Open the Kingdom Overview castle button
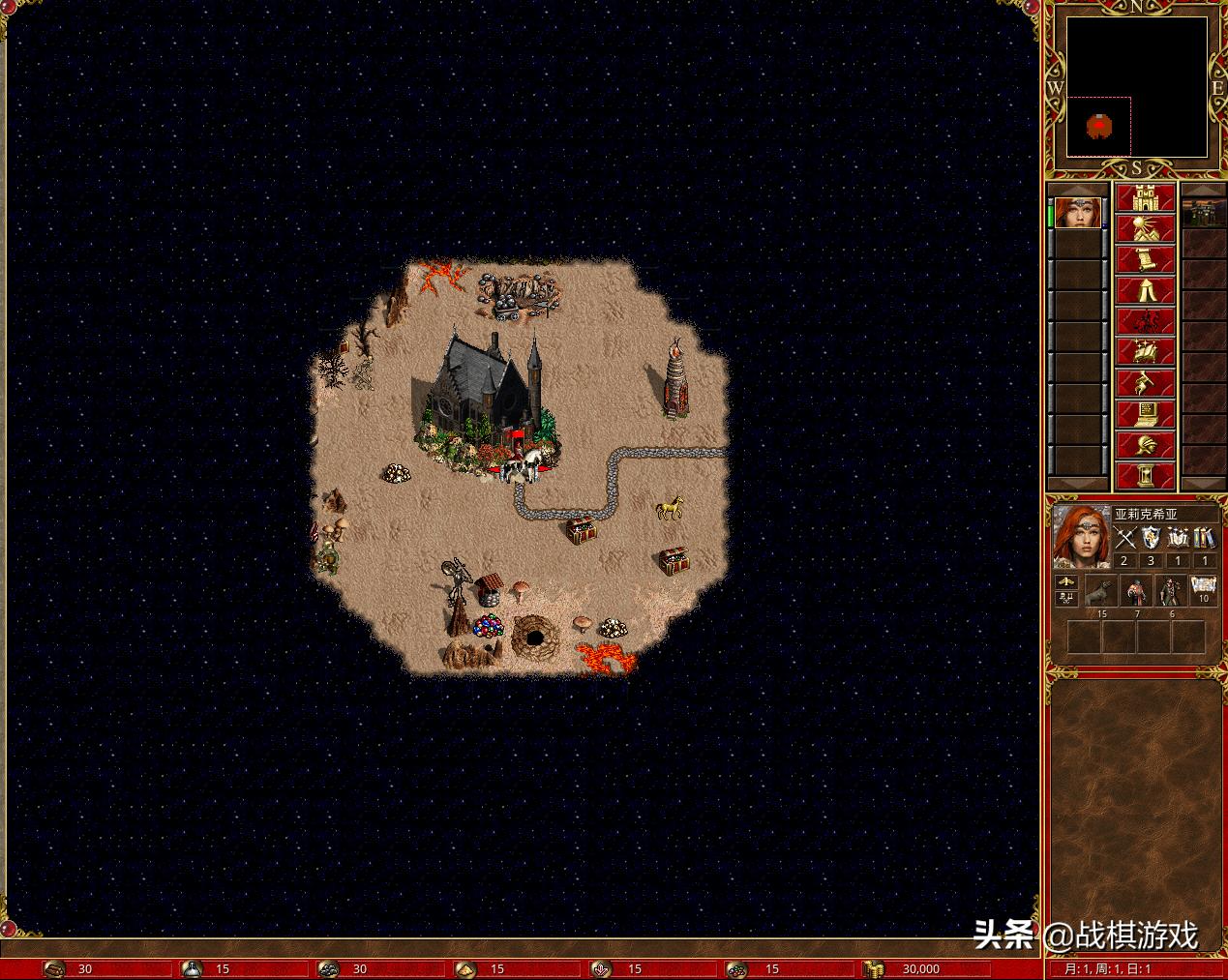Screen dimensions: 1228x980 1146,197
